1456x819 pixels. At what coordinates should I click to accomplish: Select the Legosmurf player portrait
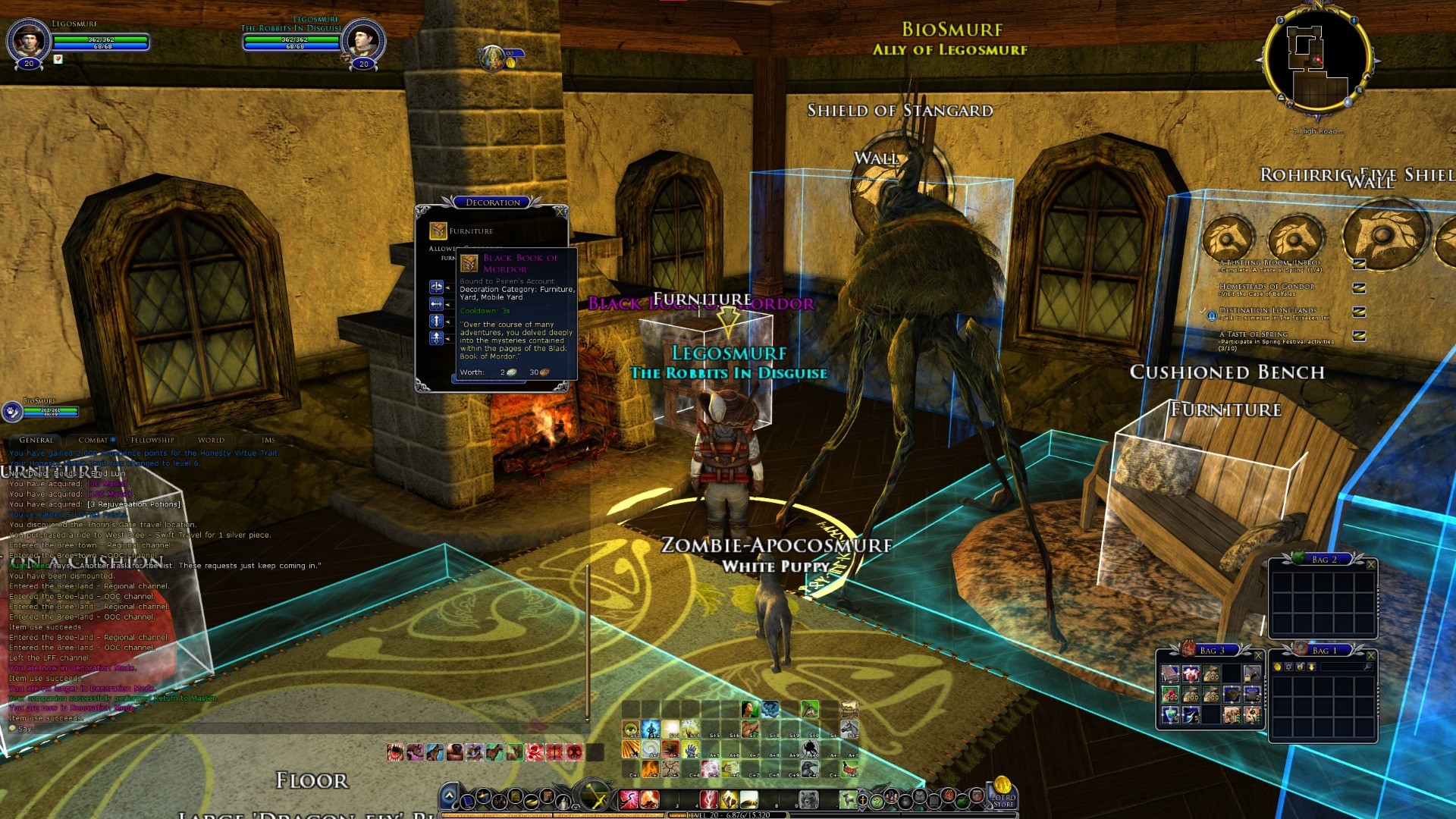click(x=29, y=38)
